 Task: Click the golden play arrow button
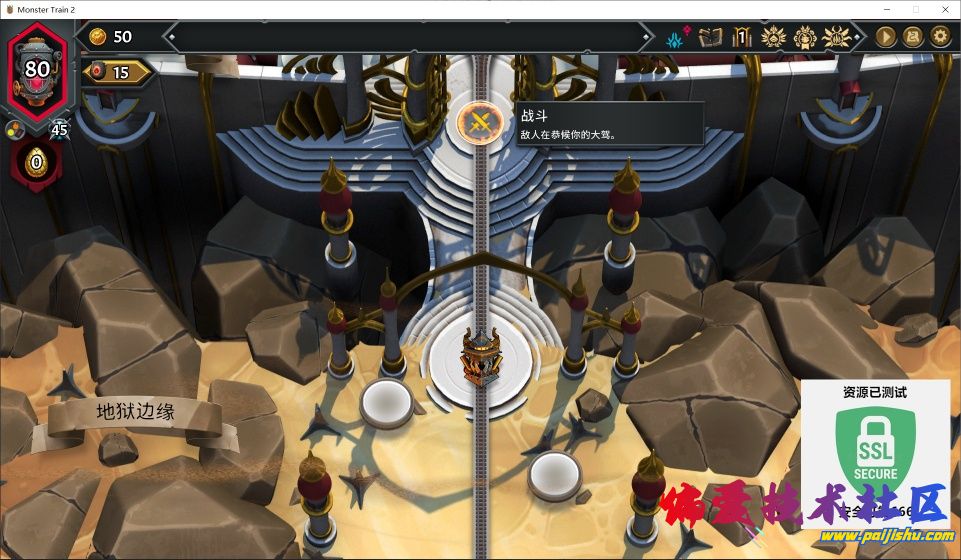click(x=886, y=37)
